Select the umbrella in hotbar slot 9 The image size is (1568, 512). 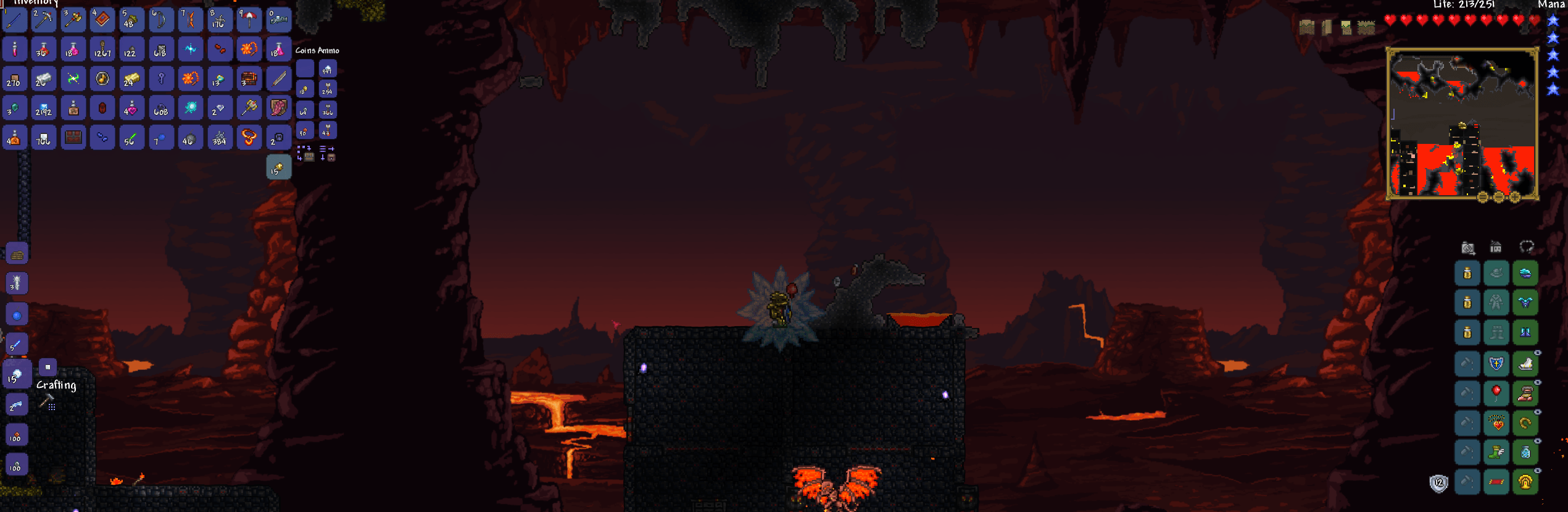pos(249,20)
